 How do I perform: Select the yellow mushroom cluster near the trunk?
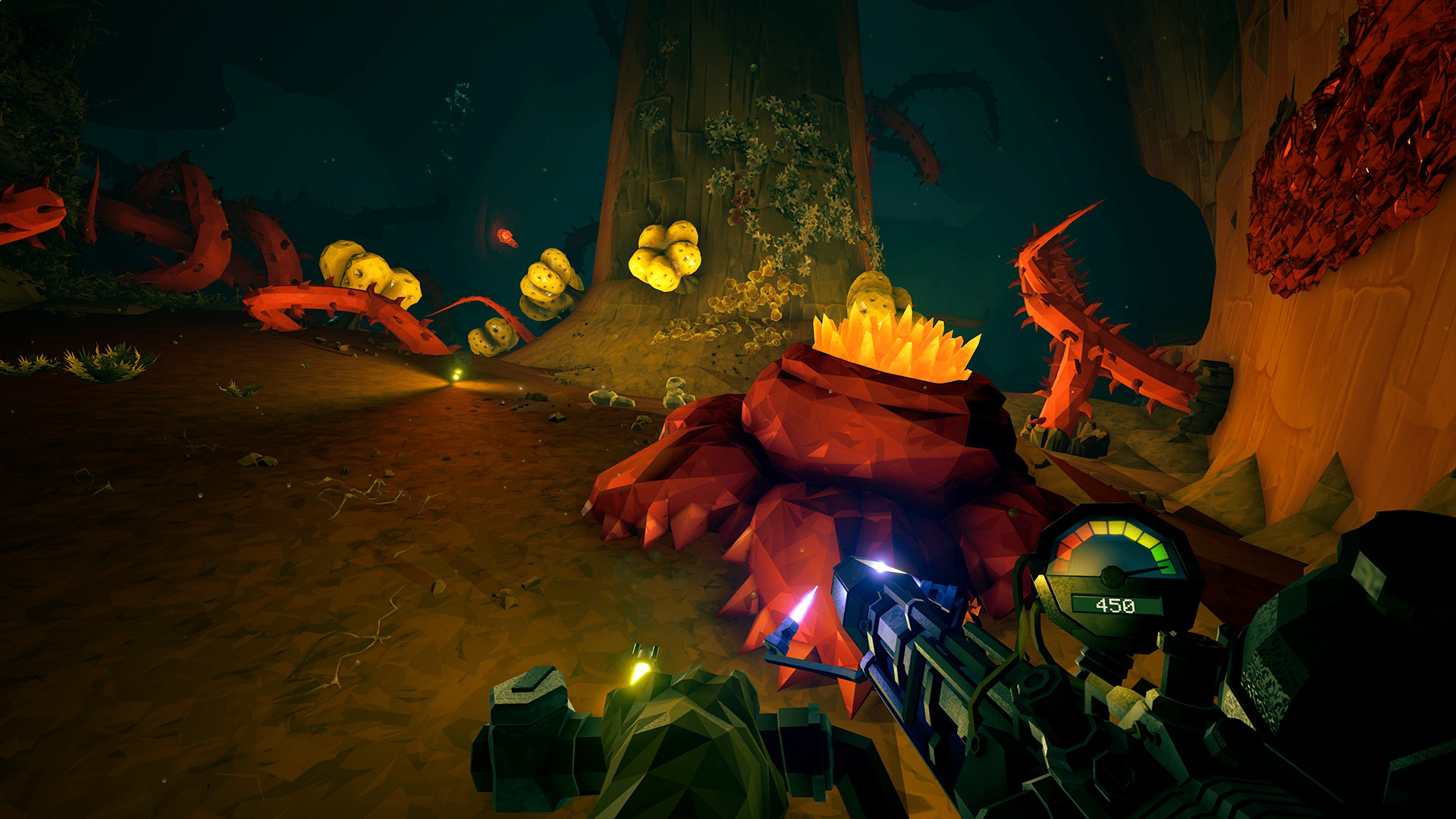(667, 254)
